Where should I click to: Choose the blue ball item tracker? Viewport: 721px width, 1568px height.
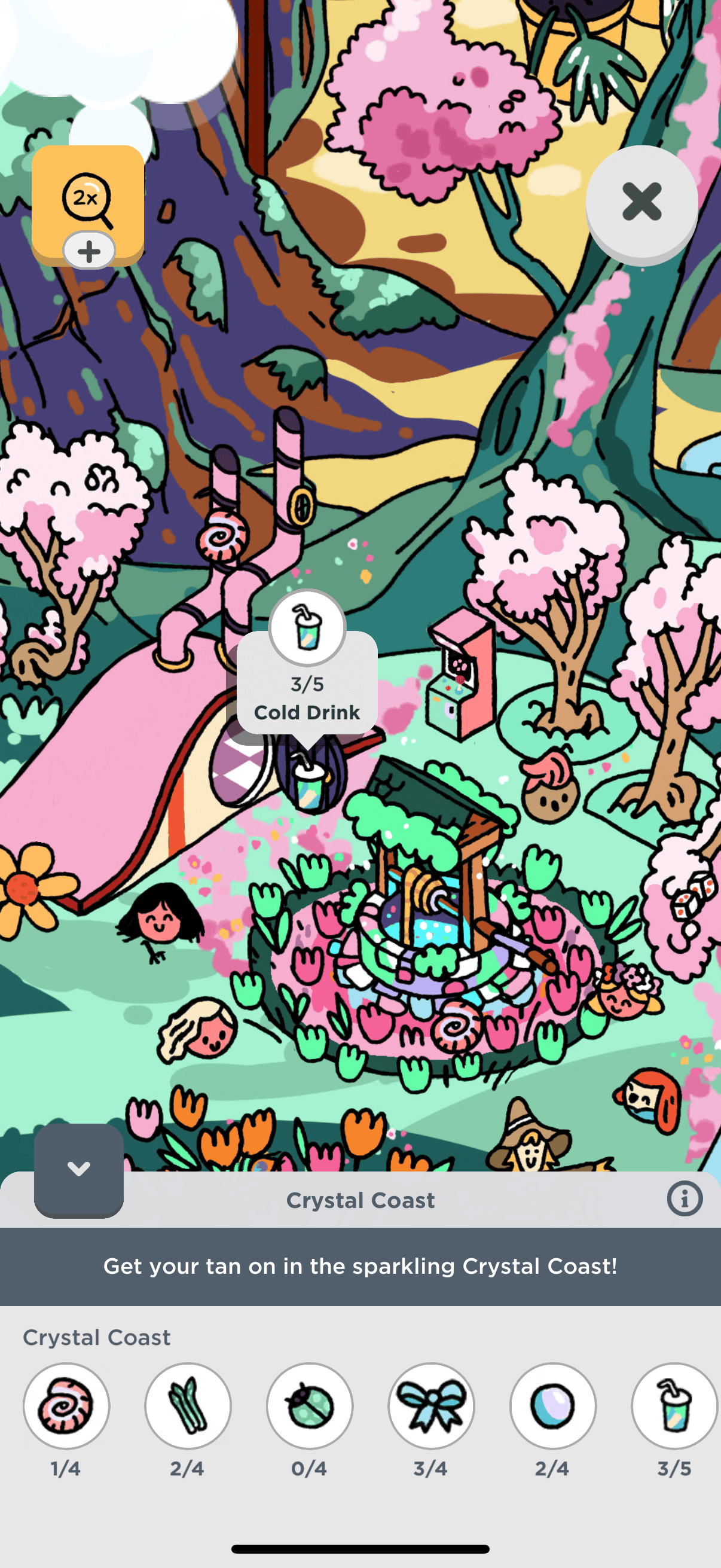(553, 1405)
